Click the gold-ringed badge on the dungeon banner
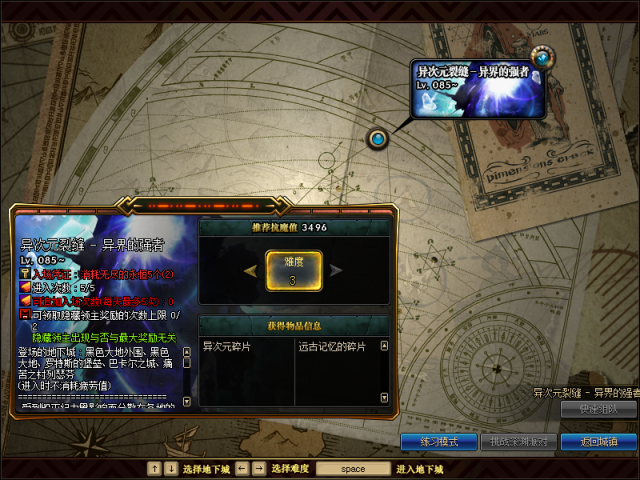This screenshot has width=640, height=480. pyautogui.click(x=542, y=57)
